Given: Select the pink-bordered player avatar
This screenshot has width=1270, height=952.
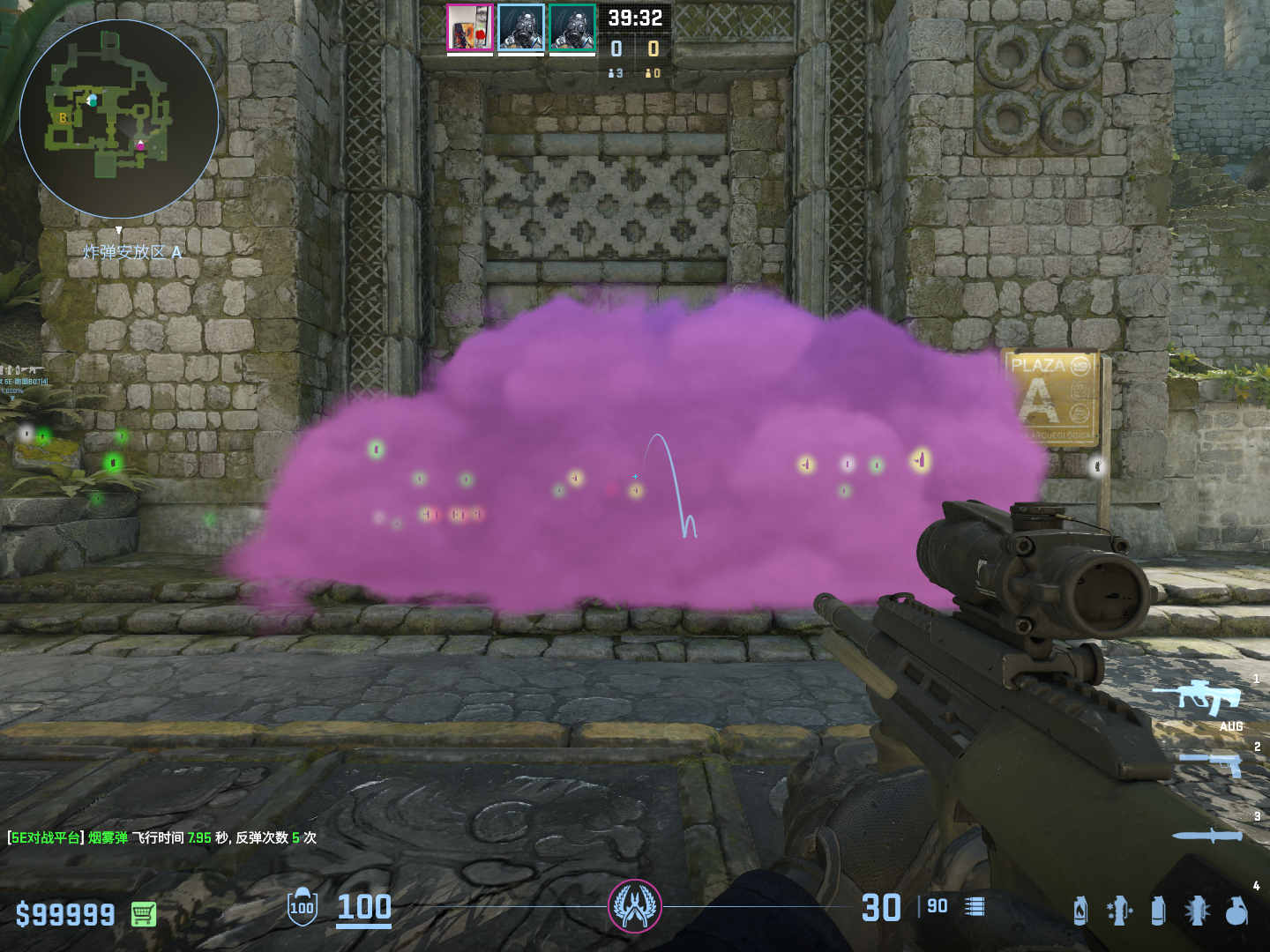Looking at the screenshot, I should (x=469, y=27).
